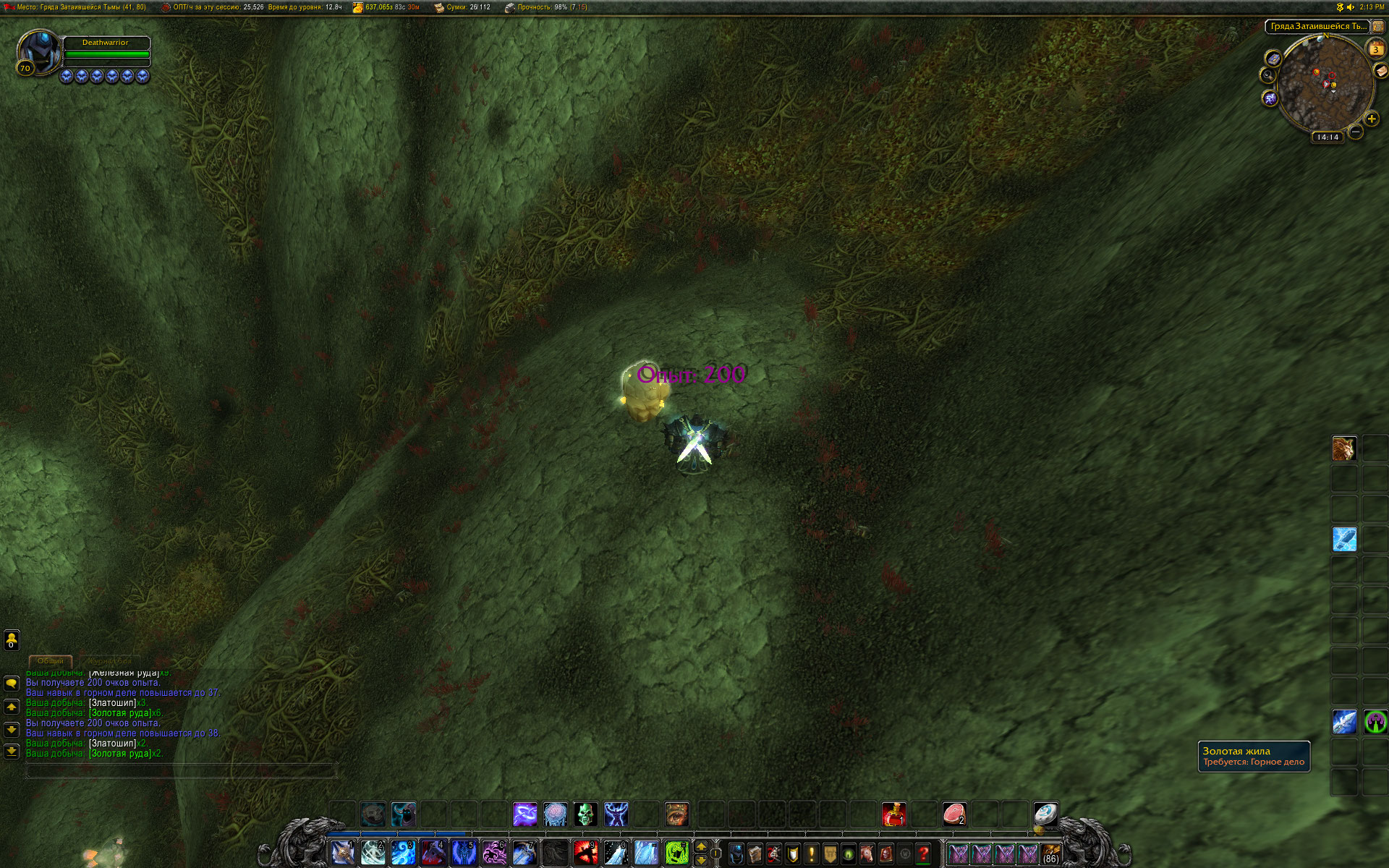1389x868 pixels.
Task: Zoom in the minimap with the plus button
Action: click(1371, 119)
